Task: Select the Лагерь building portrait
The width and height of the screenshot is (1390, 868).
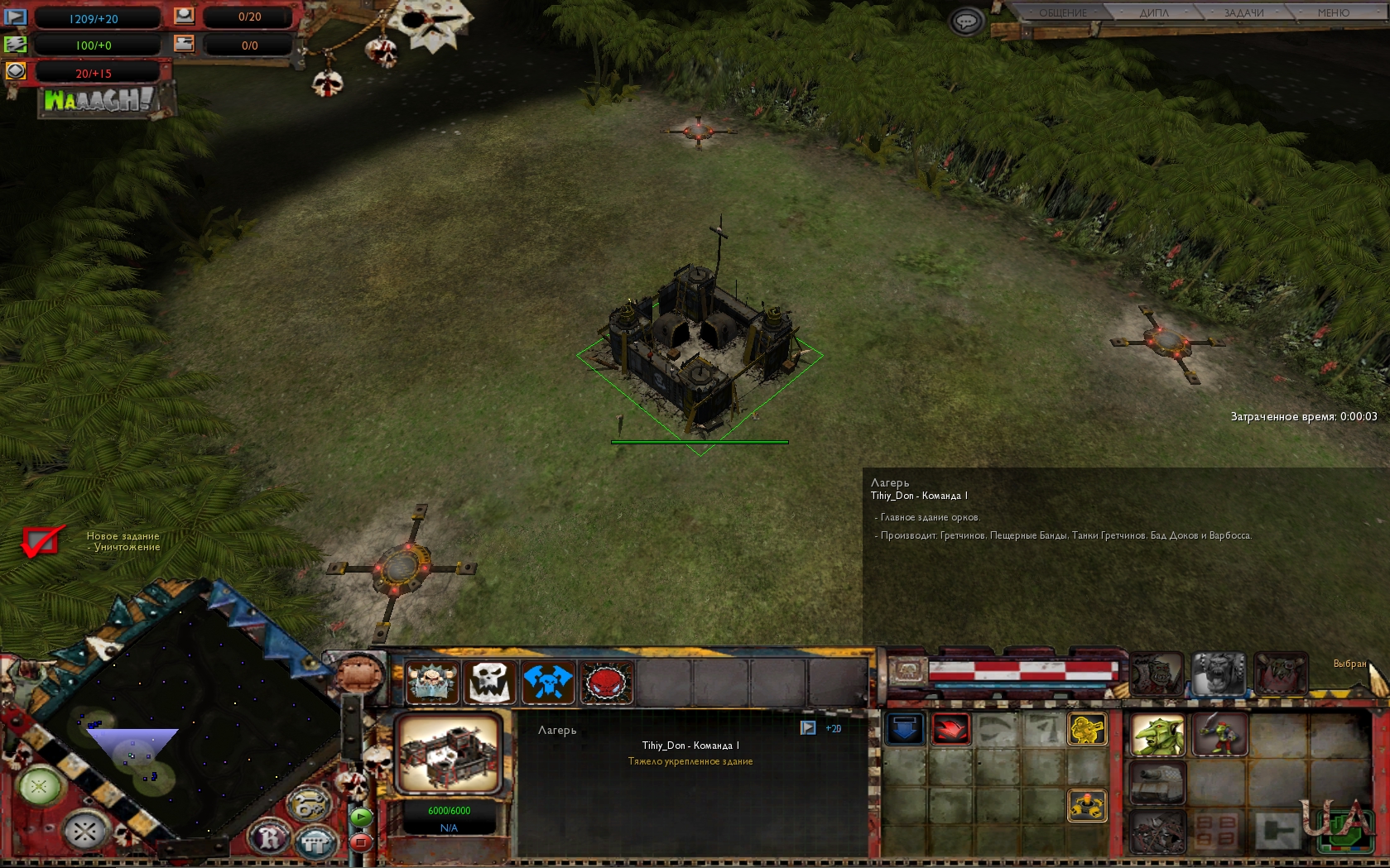Action: click(448, 754)
